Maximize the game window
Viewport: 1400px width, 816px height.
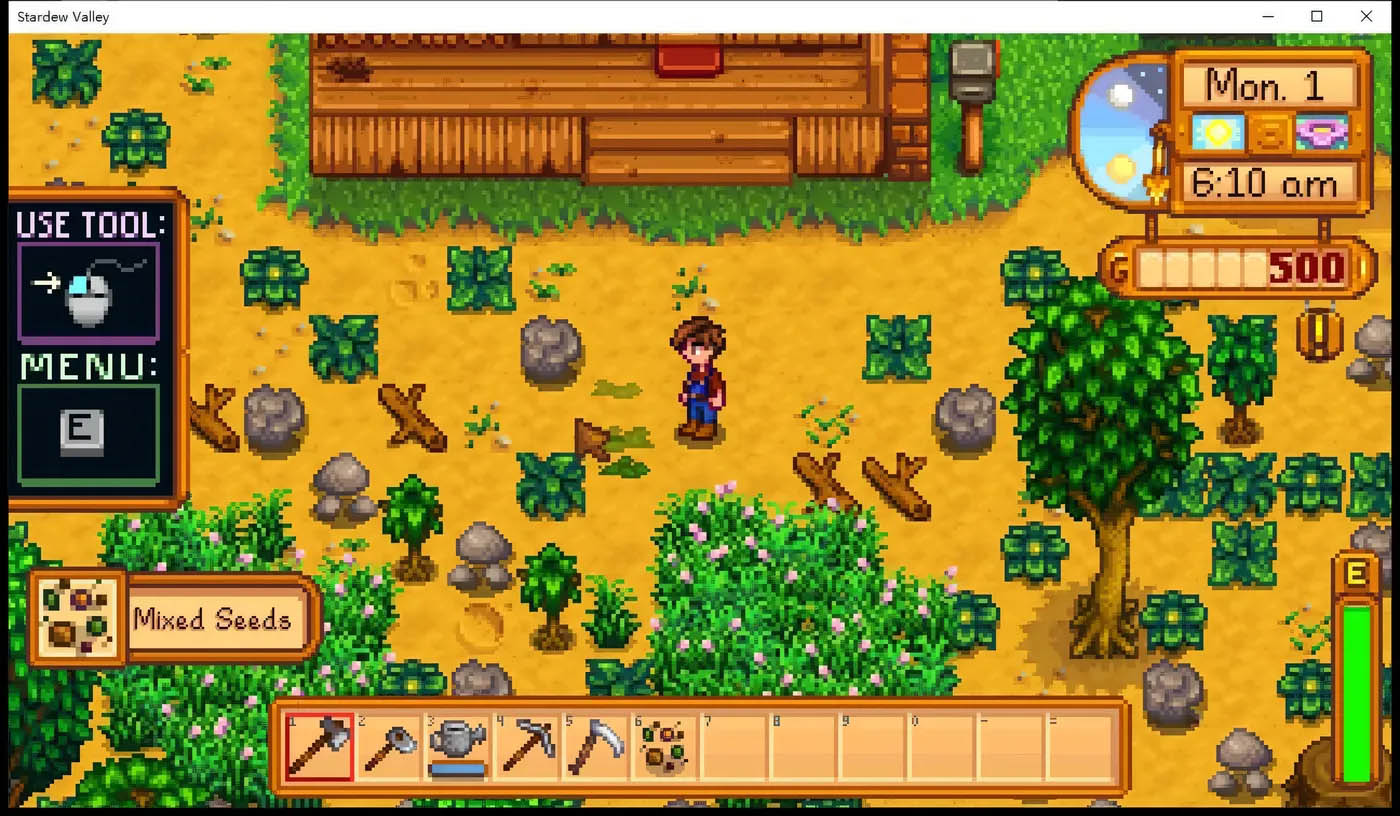(1317, 16)
